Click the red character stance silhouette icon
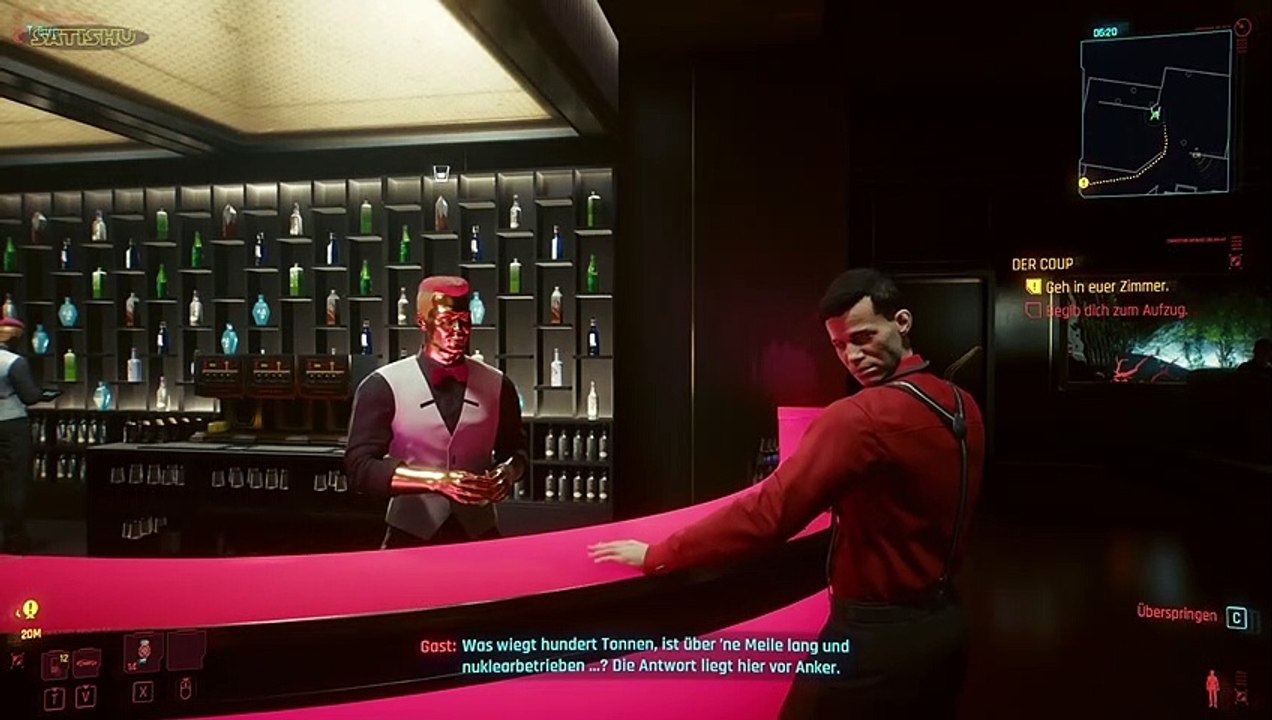The width and height of the screenshot is (1272, 720). click(x=1212, y=688)
